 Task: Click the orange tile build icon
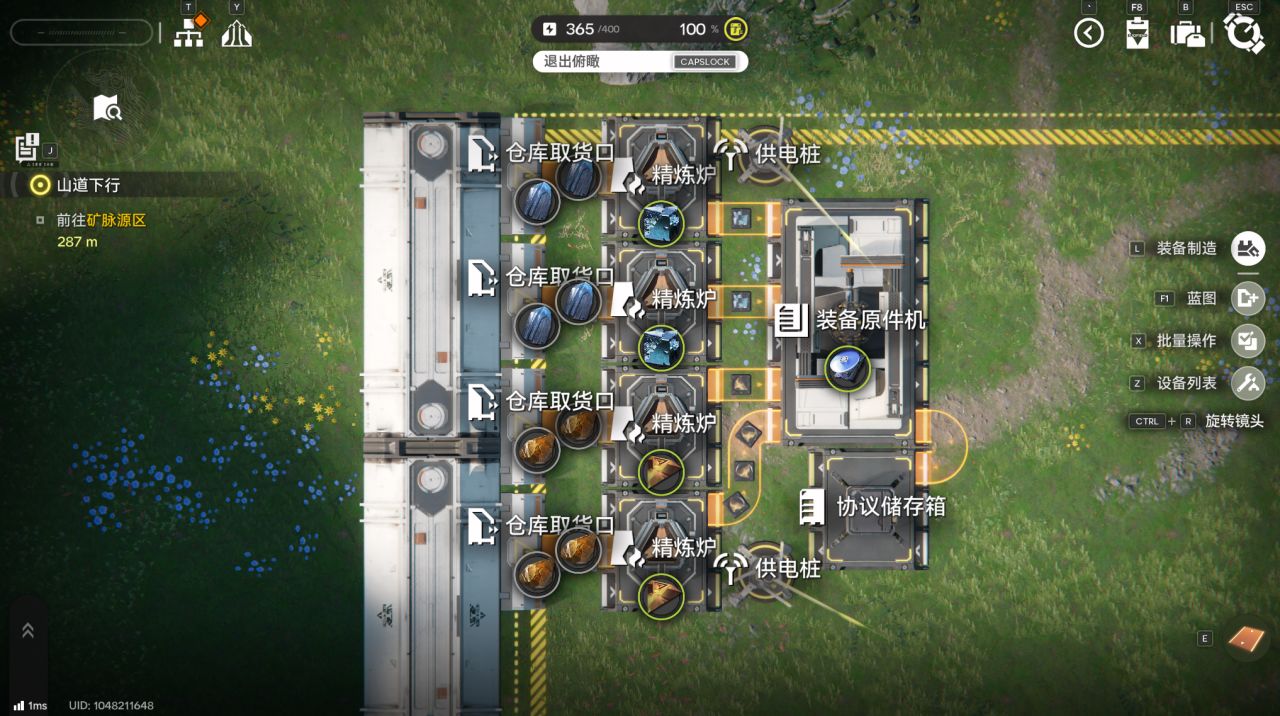coord(1247,638)
